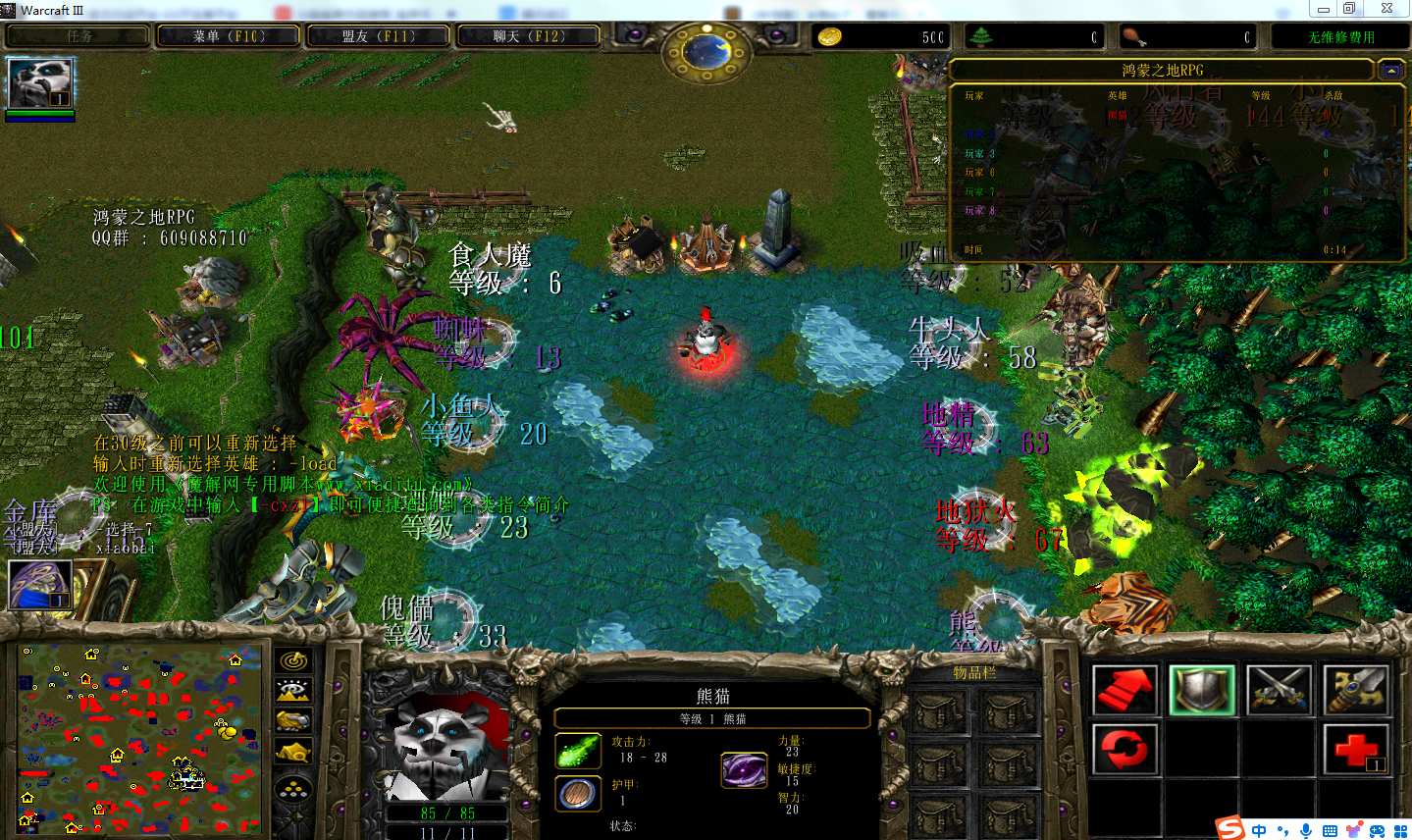This screenshot has width=1412, height=840.
Task: Activate the red arrow Move command
Action: (x=1124, y=689)
